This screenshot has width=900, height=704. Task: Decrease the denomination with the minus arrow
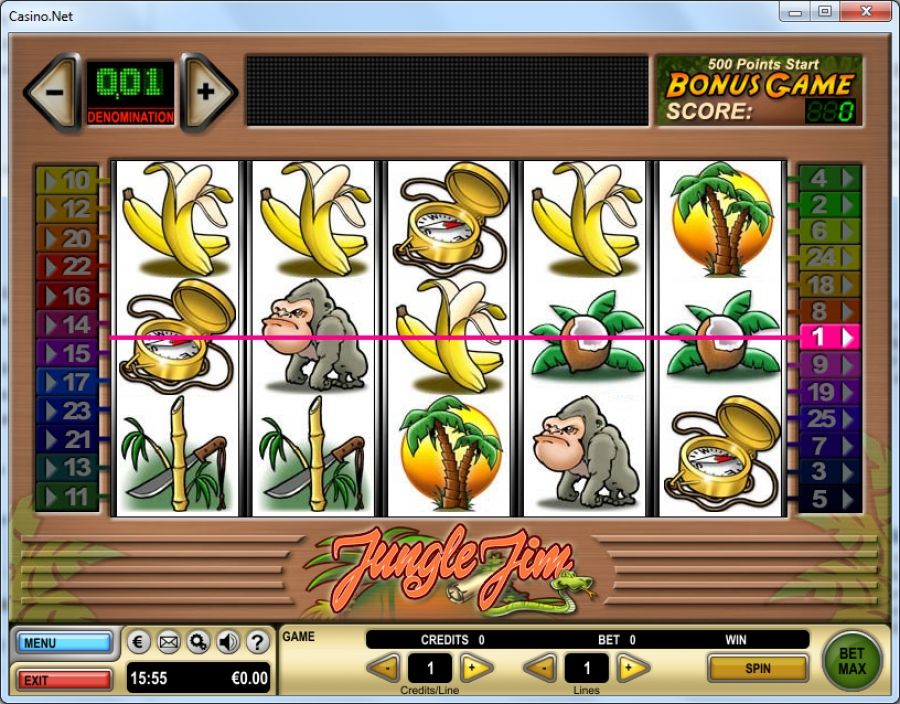53,92
